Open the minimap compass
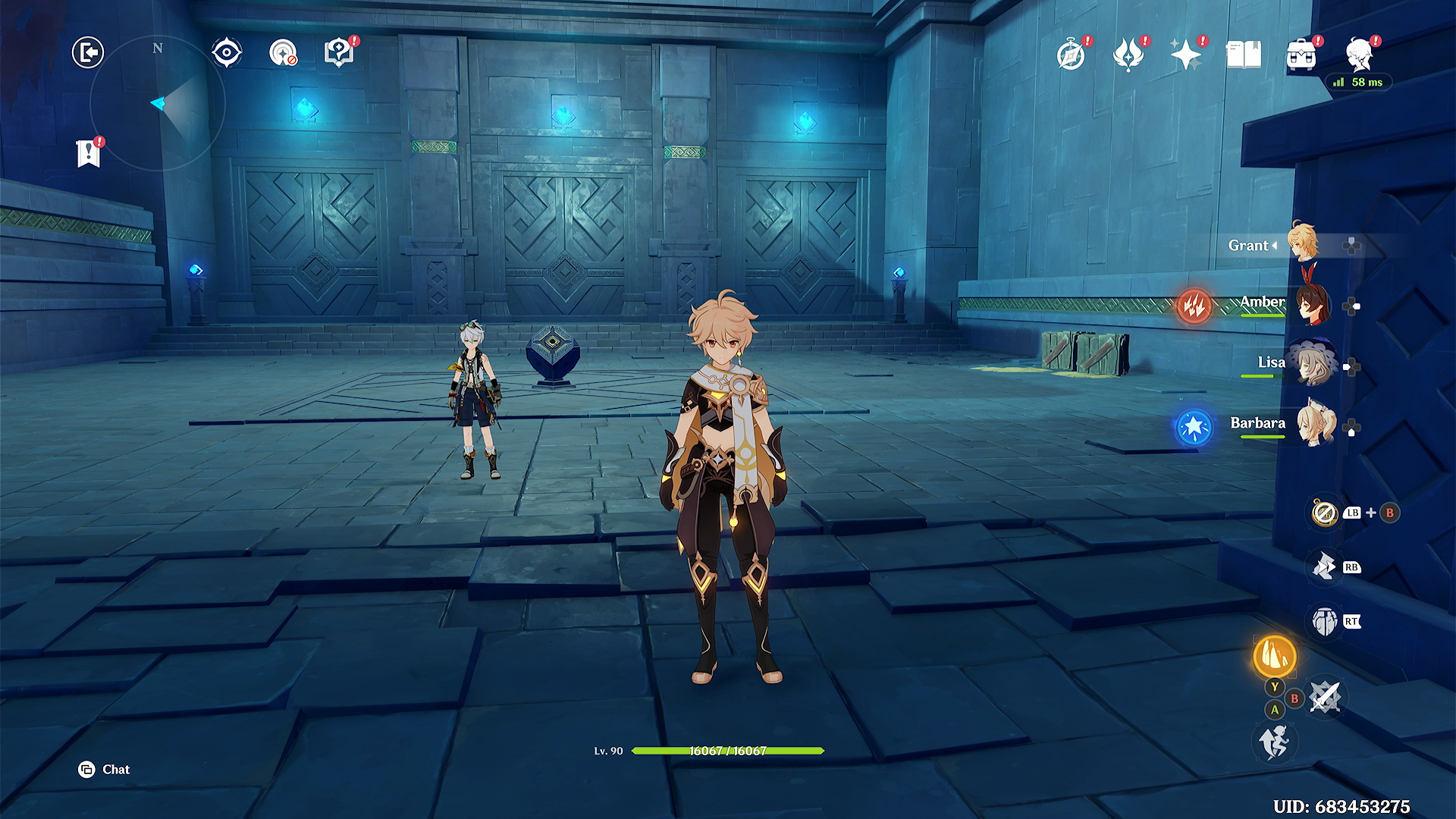The height and width of the screenshot is (819, 1456). pyautogui.click(x=158, y=103)
